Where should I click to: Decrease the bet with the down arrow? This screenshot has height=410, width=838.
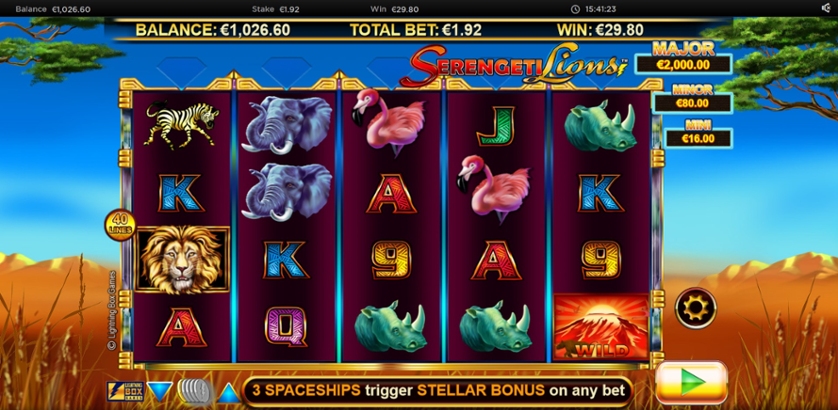tap(160, 390)
